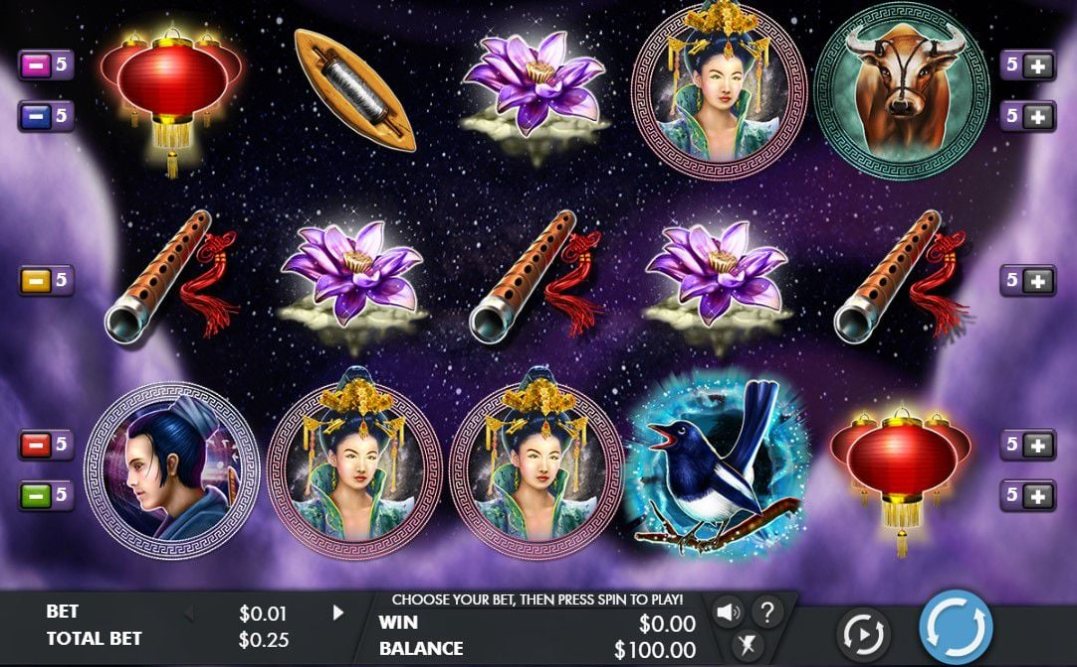Select the yellow minus payline button
Image resolution: width=1077 pixels, height=667 pixels.
(34, 281)
